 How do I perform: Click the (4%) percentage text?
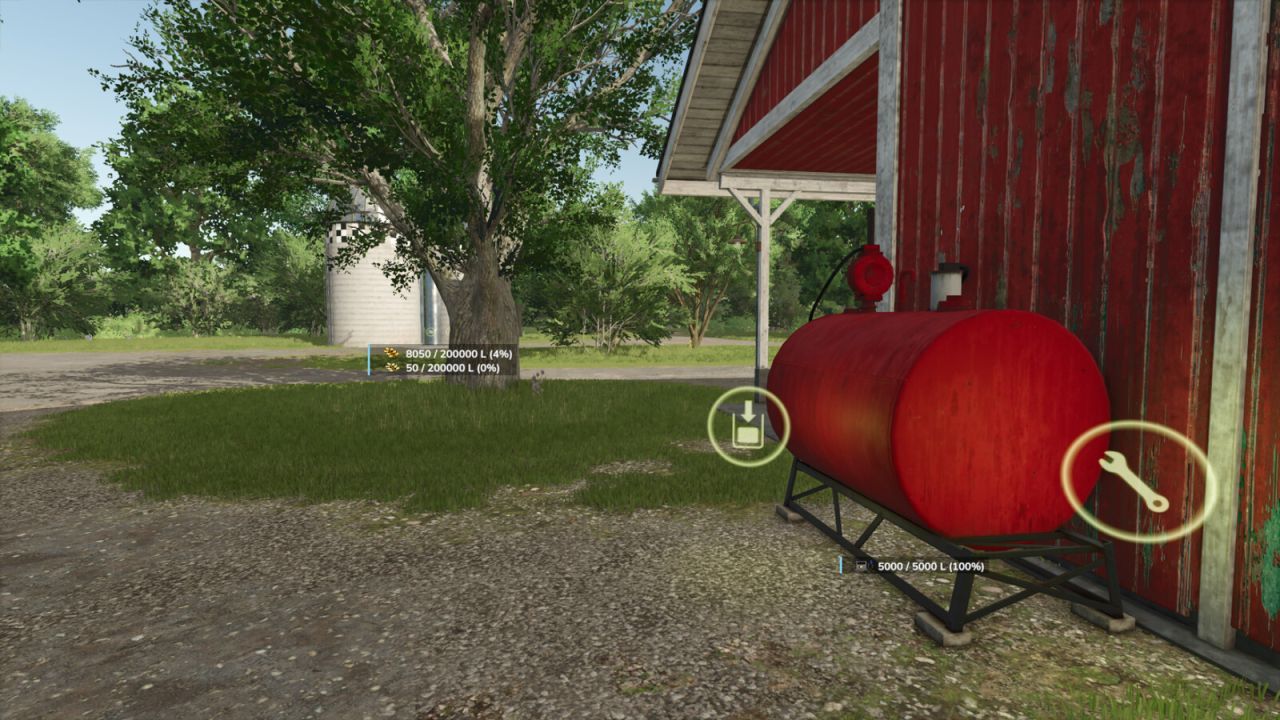pyautogui.click(x=501, y=353)
